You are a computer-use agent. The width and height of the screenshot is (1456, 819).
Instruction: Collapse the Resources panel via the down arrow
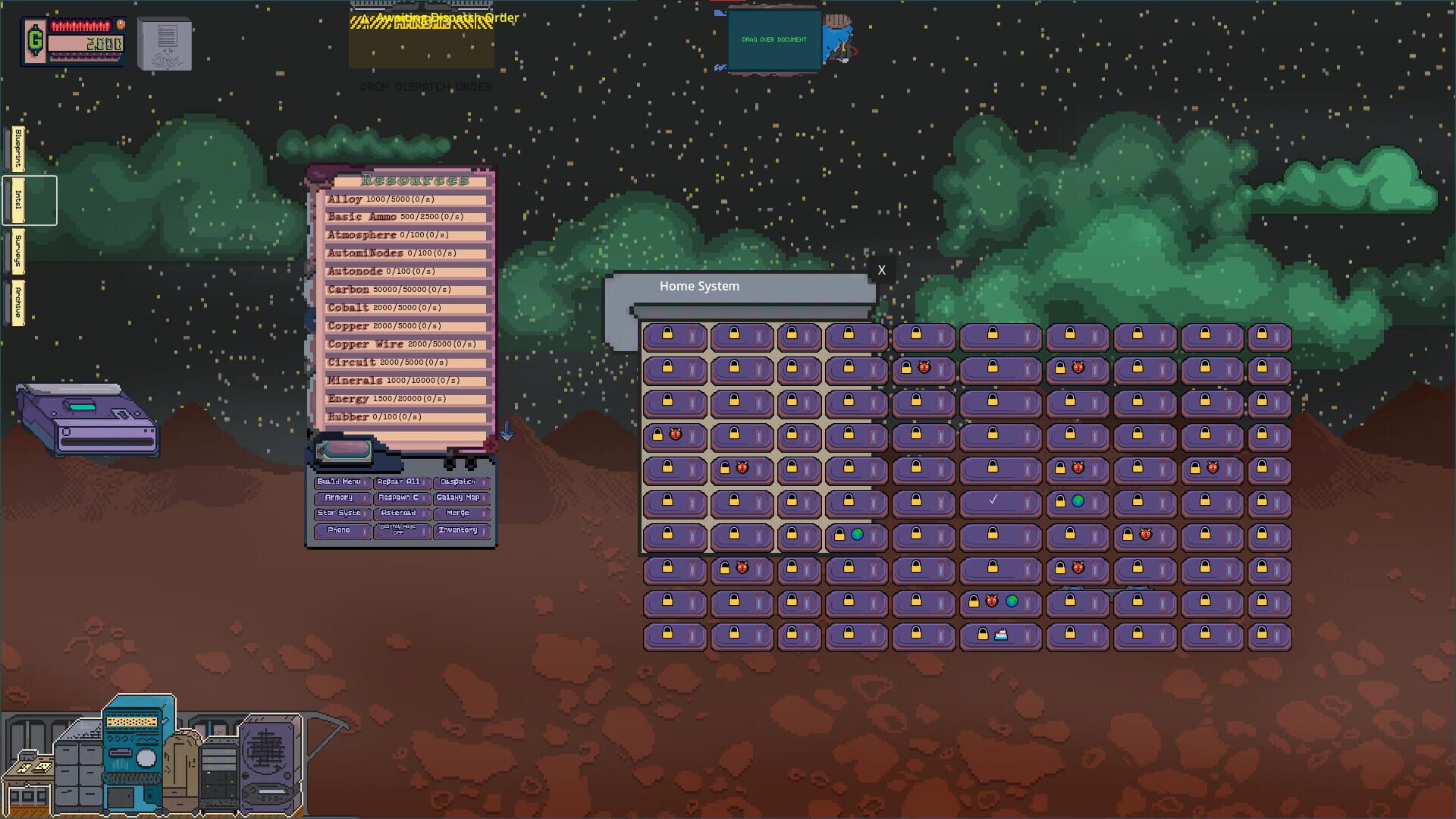click(x=507, y=431)
